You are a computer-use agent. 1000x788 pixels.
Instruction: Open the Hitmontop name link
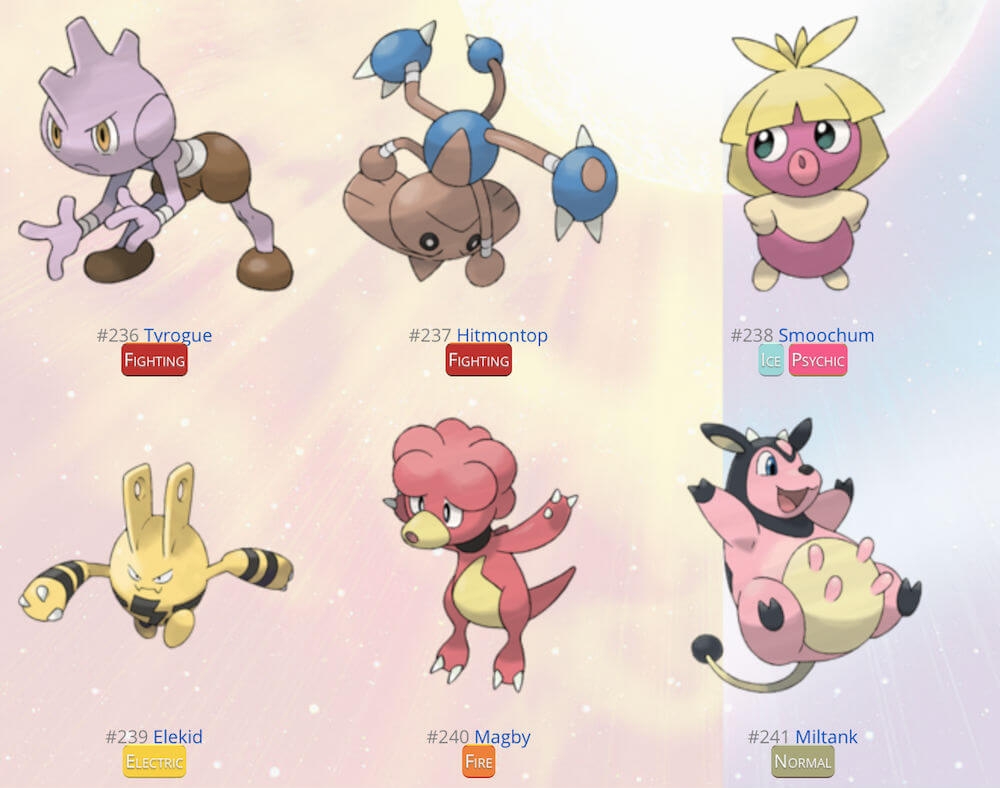tap(502, 335)
